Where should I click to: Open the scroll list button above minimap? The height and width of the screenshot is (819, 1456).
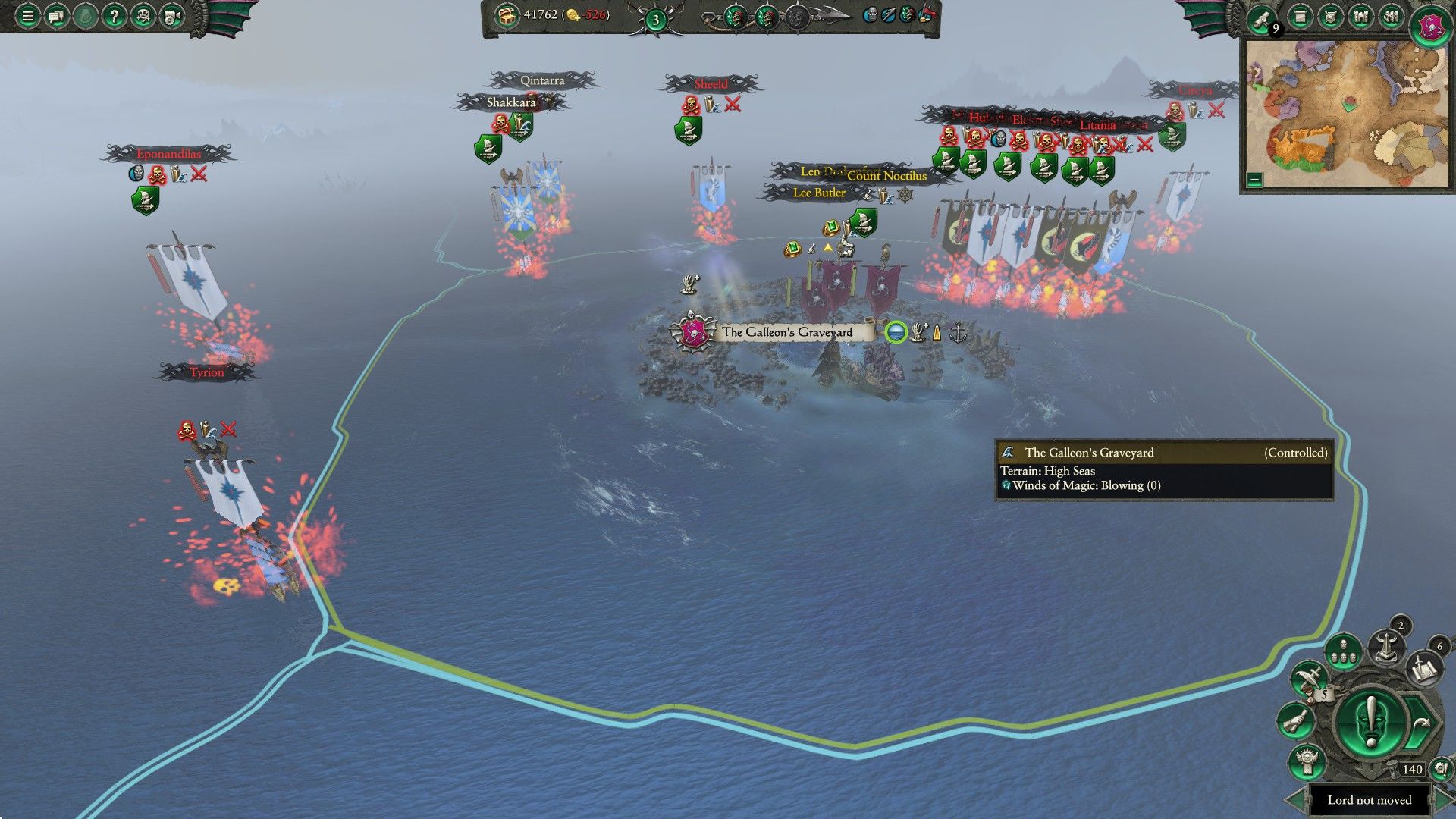coord(1301,17)
